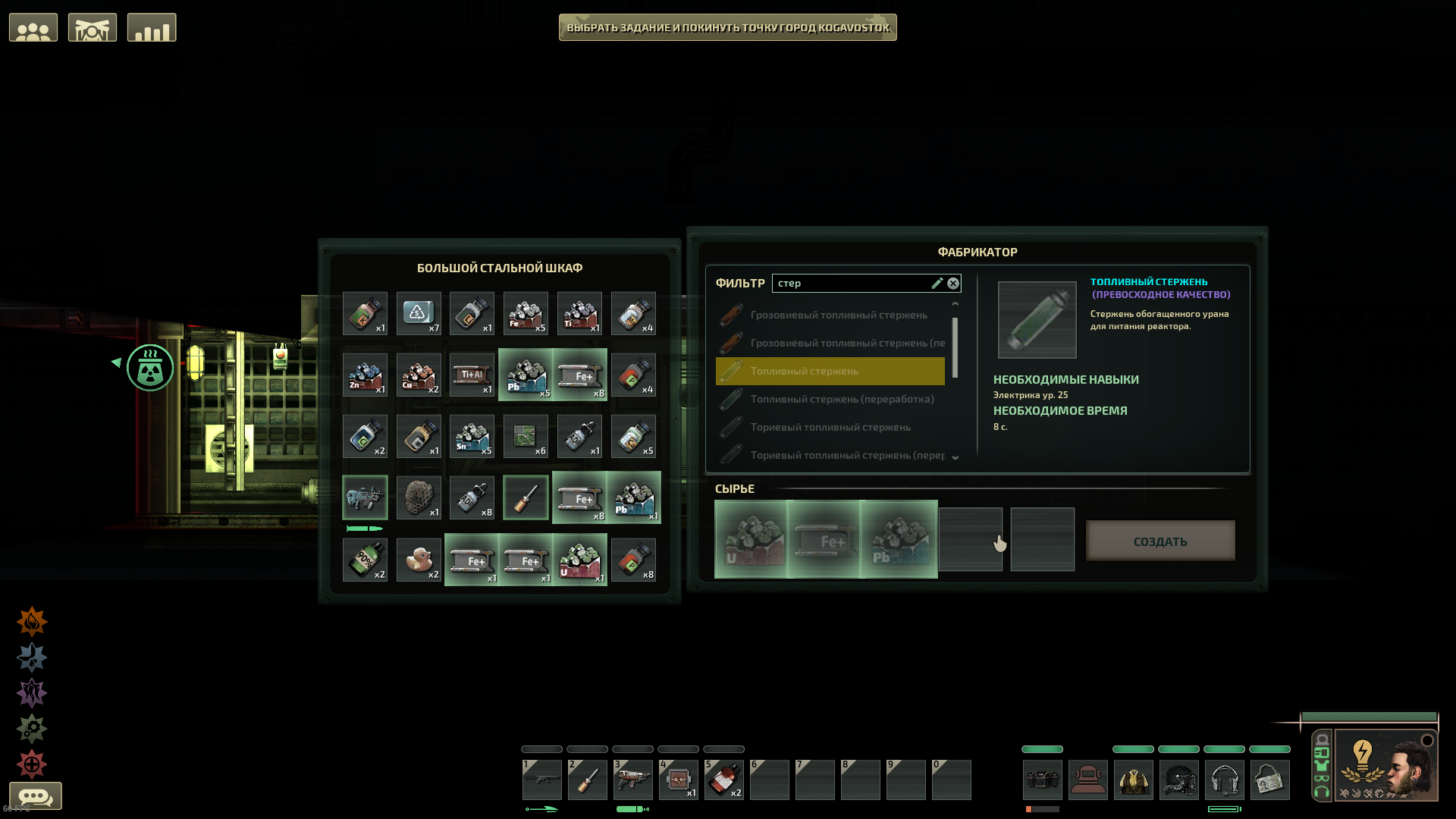Open the chat box
1456x819 pixels.
[x=35, y=796]
